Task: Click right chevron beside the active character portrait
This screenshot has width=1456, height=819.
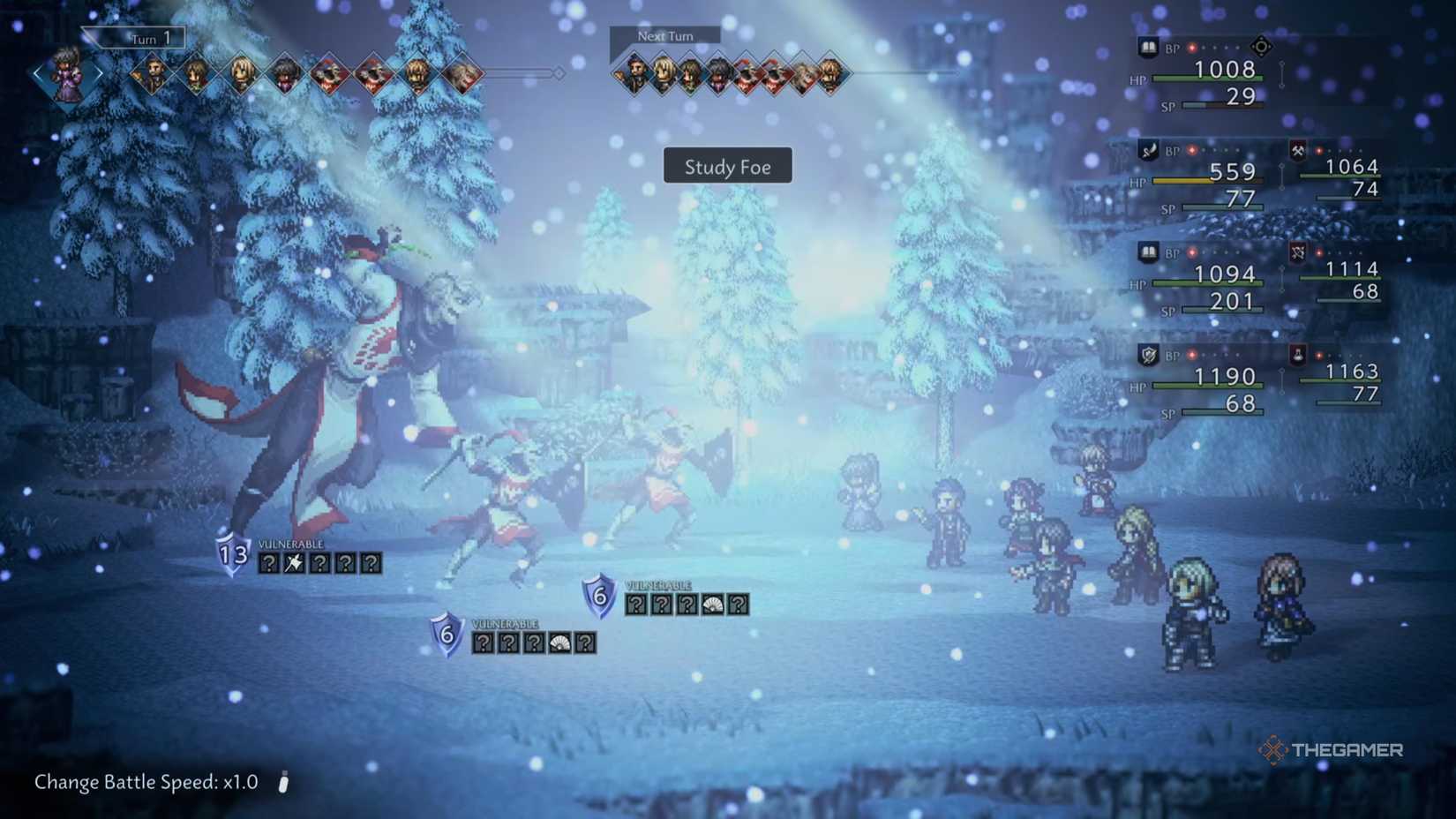Action: (100, 72)
